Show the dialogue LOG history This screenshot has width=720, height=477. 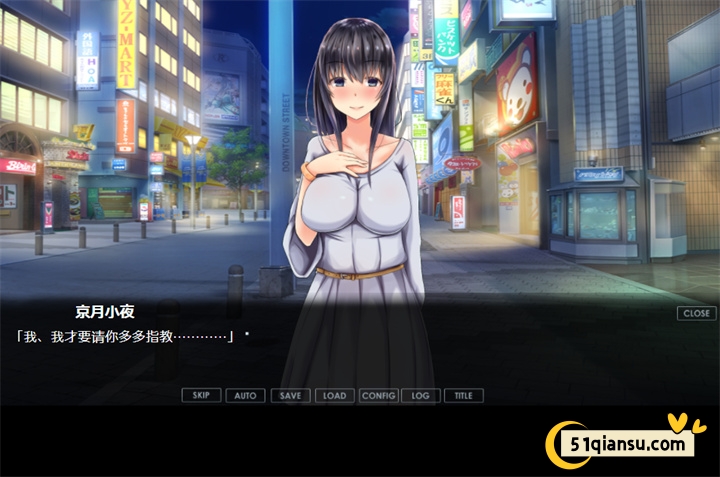pyautogui.click(x=420, y=395)
